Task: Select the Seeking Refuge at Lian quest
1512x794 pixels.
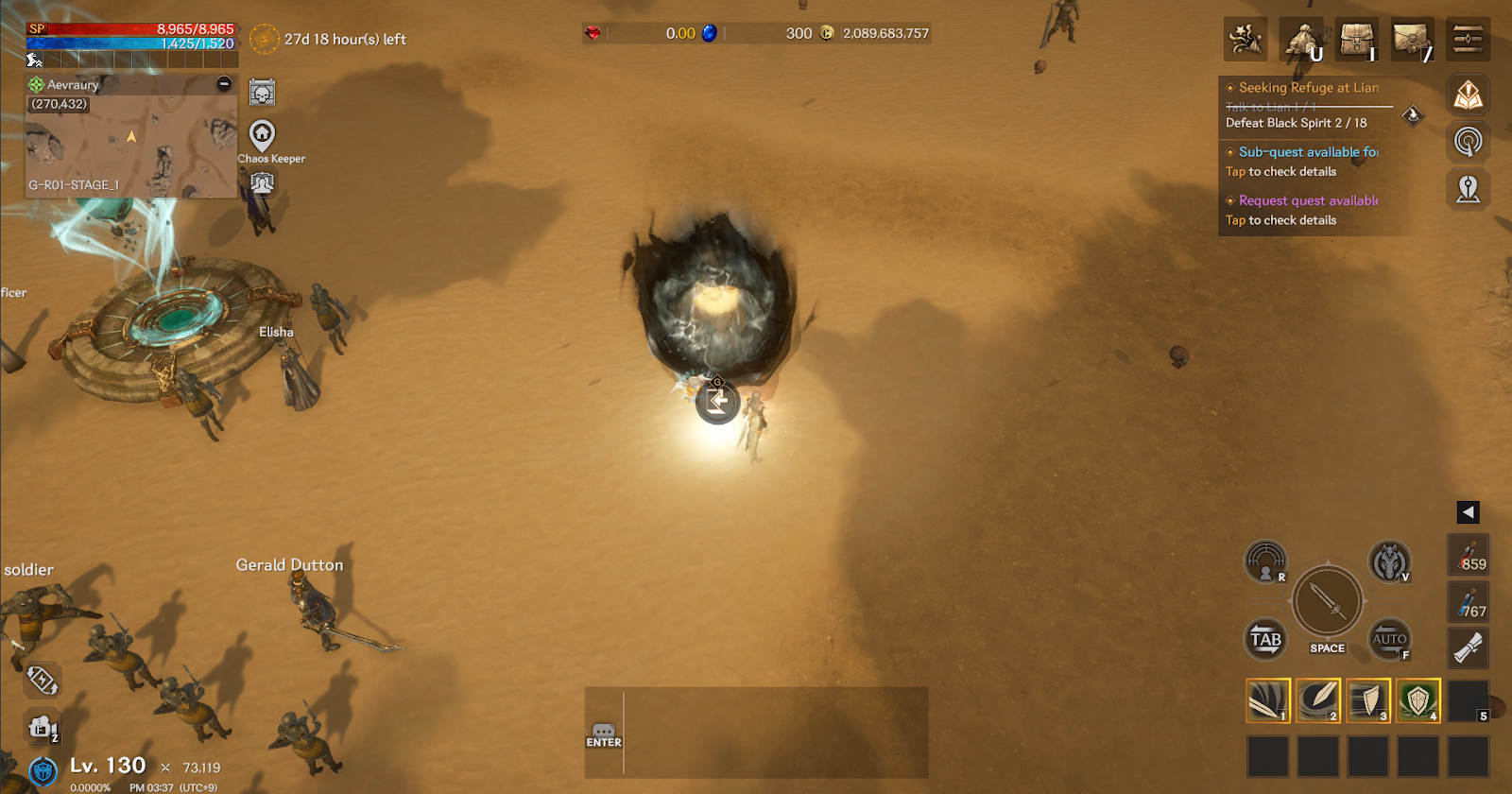Action: click(x=1308, y=88)
